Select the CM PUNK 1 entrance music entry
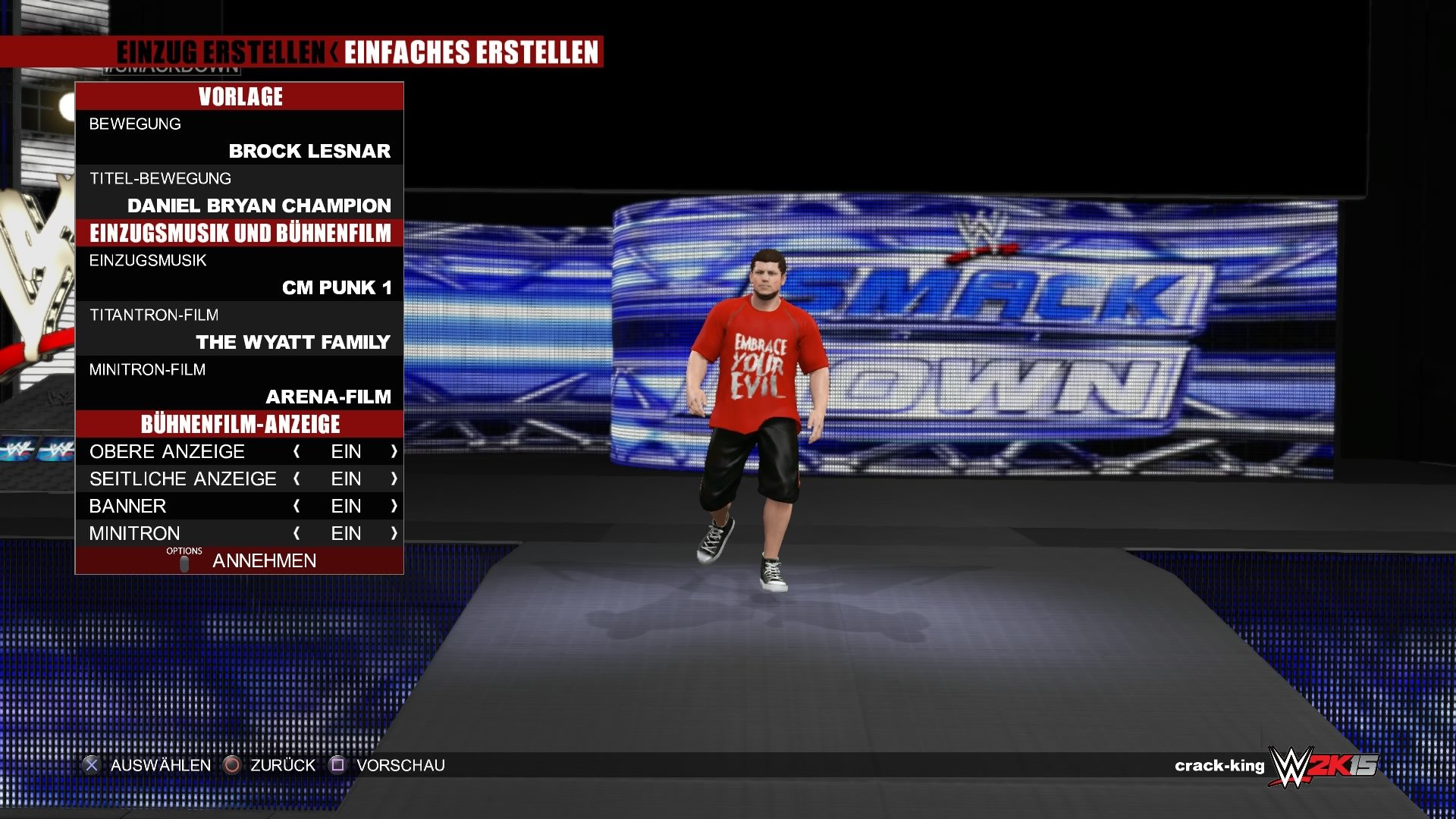1456x819 pixels. (x=339, y=287)
